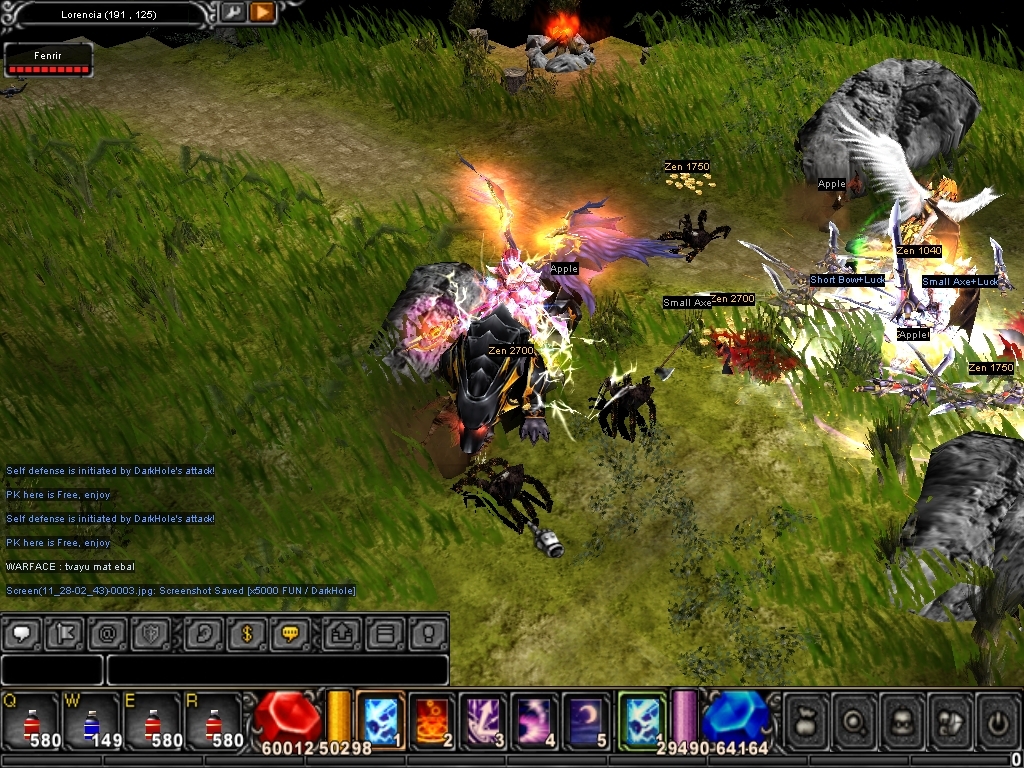Activate the crescent moon skill numbered 5
This screenshot has height=768, width=1024.
pyautogui.click(x=586, y=720)
